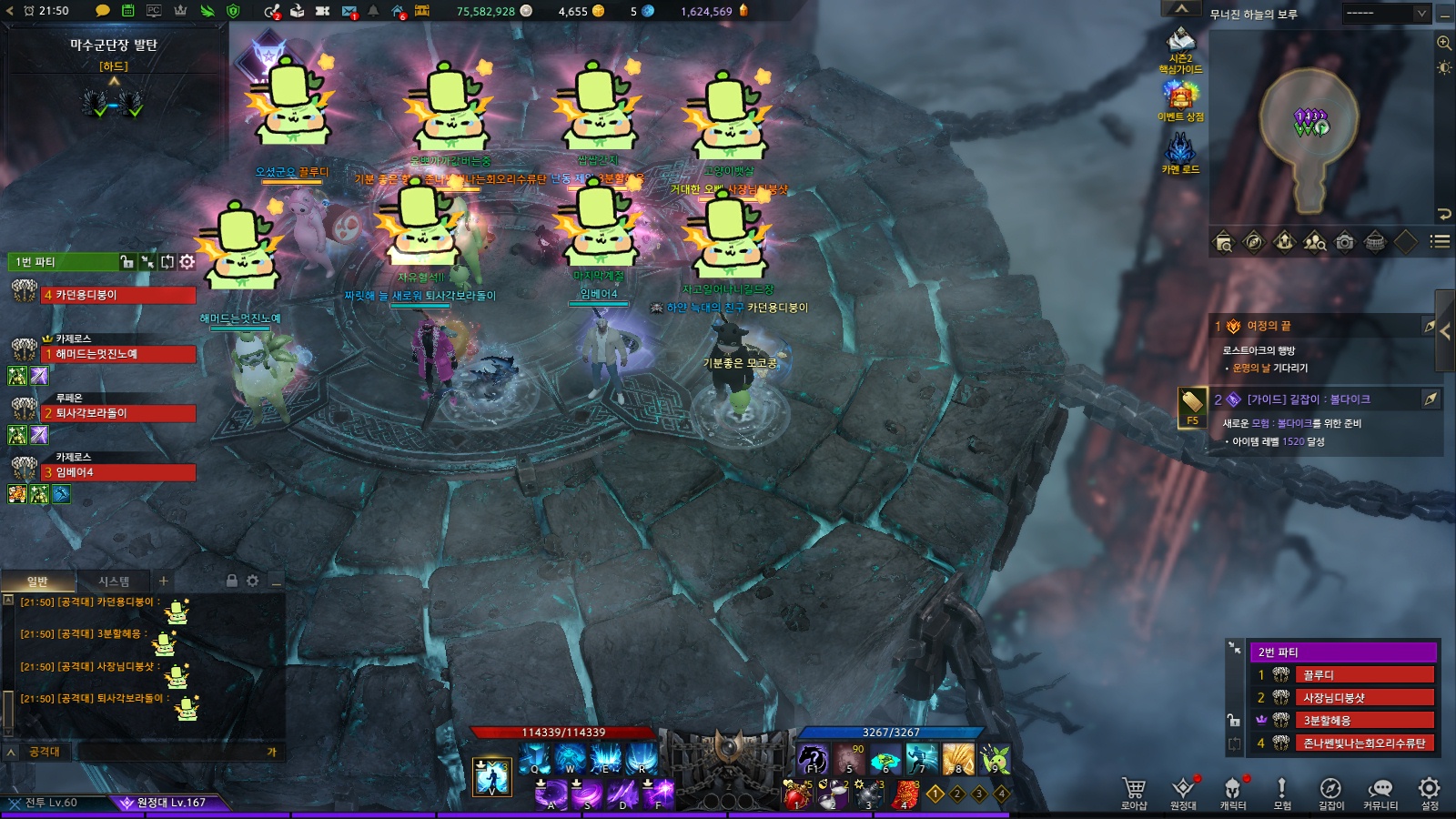Open the 원정대 roster menu
1456x819 pixels.
(x=1183, y=790)
